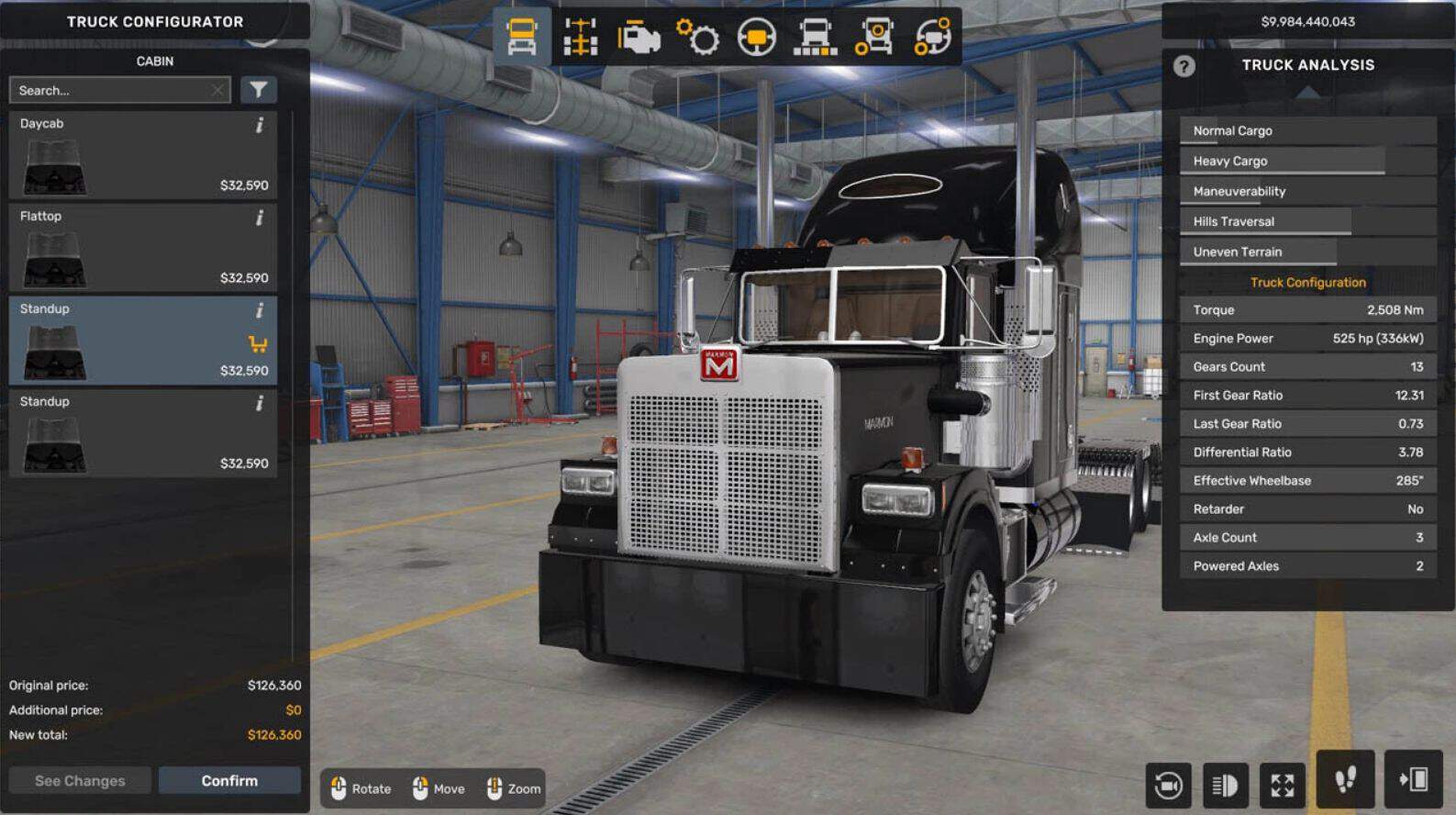Enter walk-around mode with footprints icon
Image resolution: width=1456 pixels, height=815 pixels.
[1345, 780]
